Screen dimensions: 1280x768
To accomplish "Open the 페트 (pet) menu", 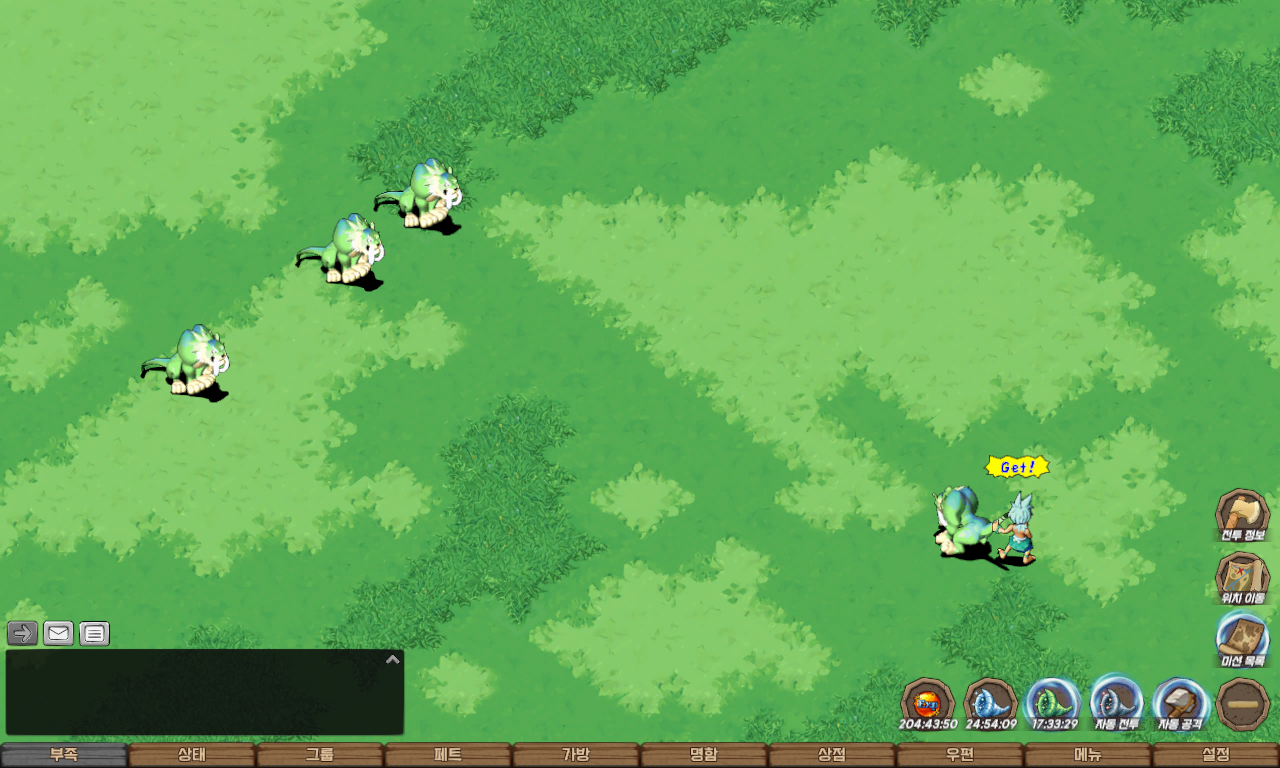I will click(x=447, y=755).
